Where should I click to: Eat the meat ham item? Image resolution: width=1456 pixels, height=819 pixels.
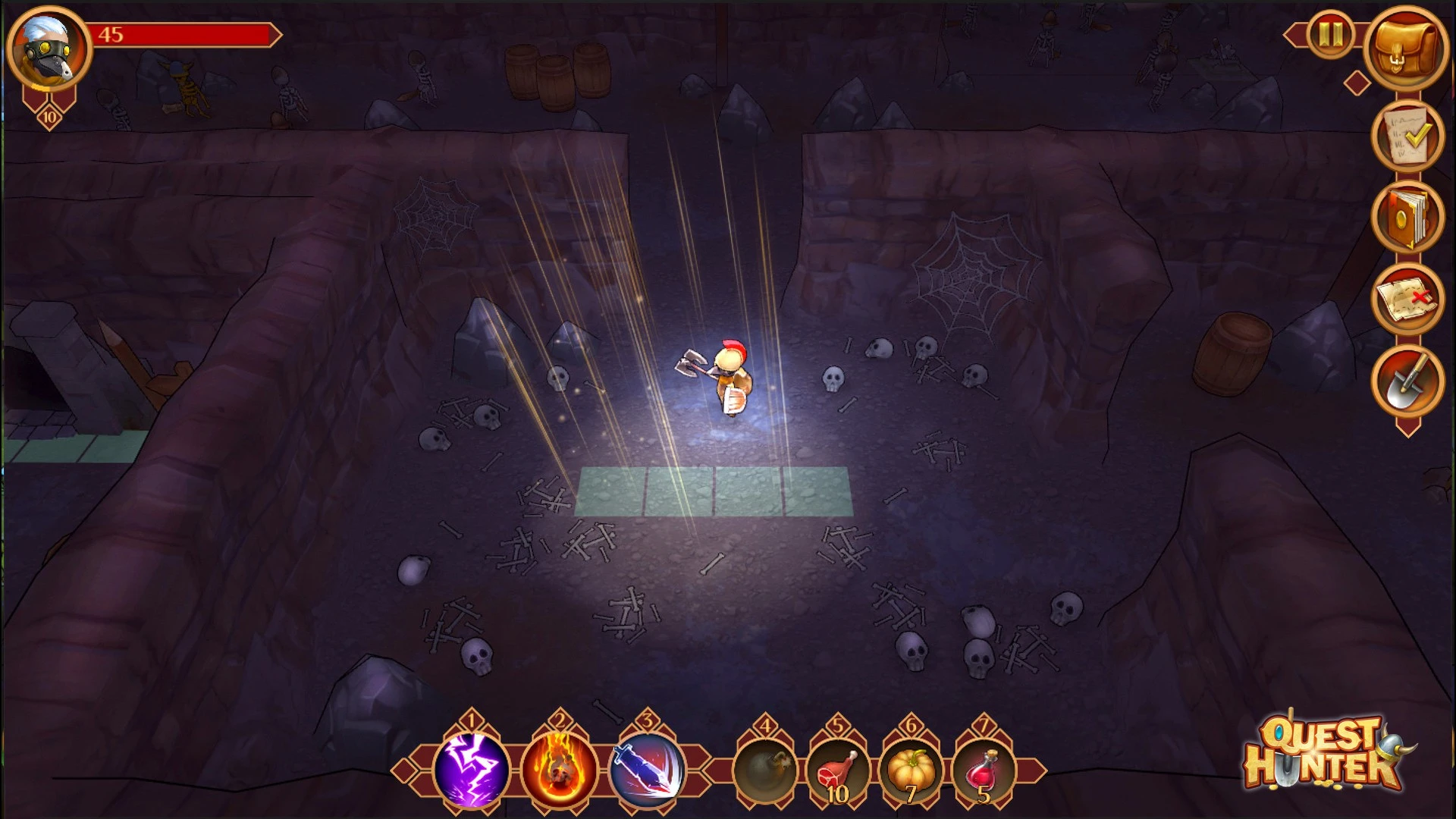click(x=838, y=770)
